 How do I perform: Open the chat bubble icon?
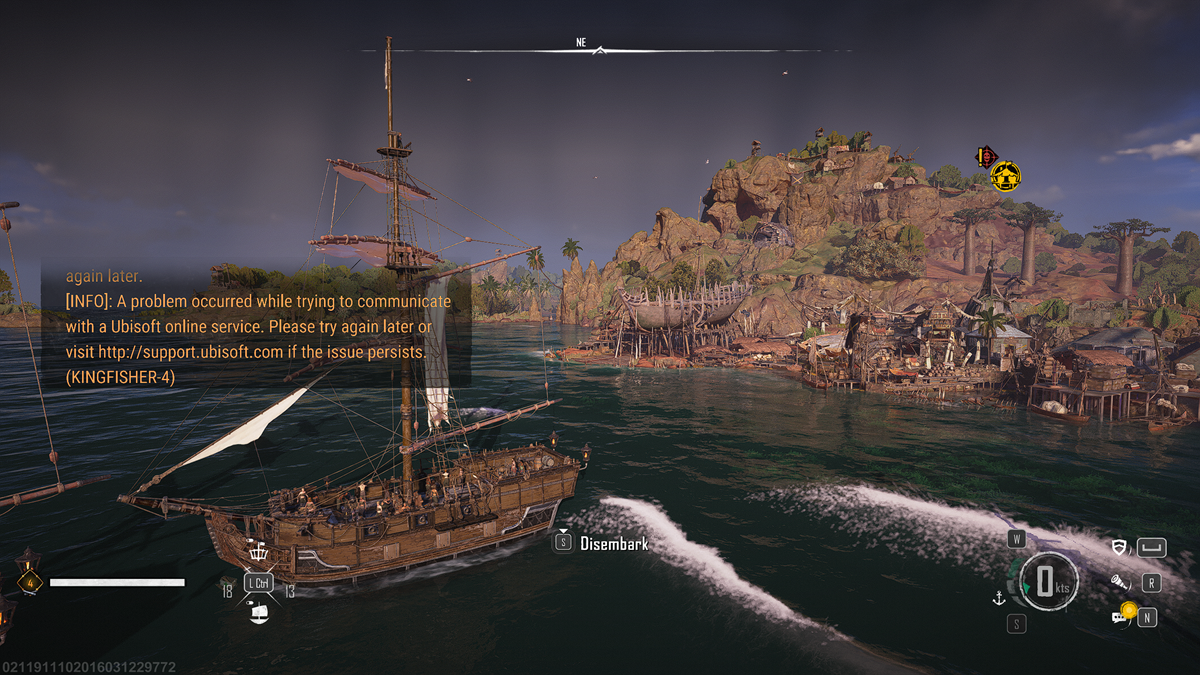click(x=1119, y=617)
